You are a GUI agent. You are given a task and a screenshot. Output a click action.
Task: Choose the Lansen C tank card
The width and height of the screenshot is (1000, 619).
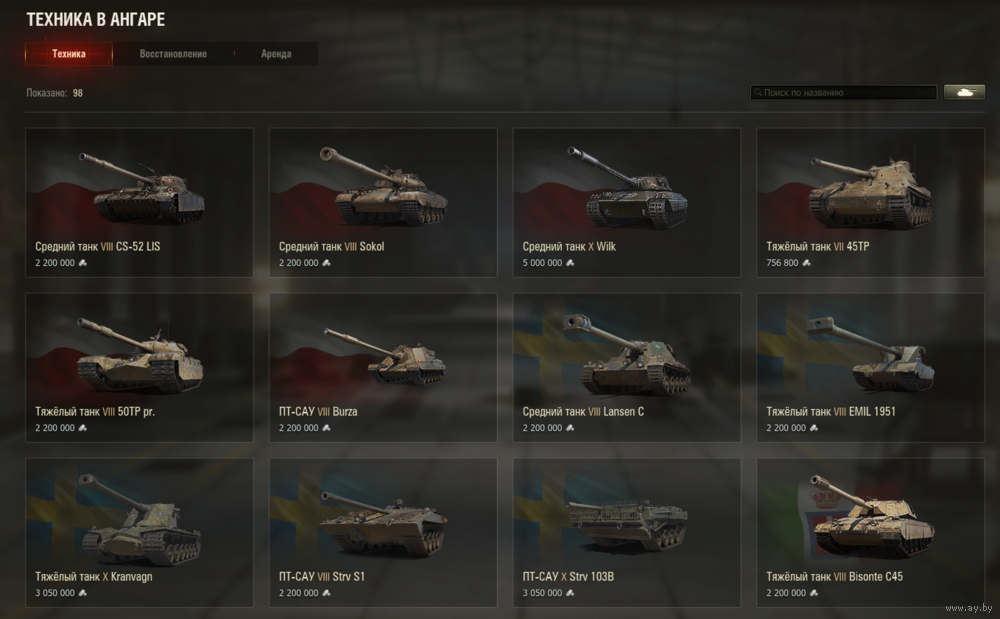coord(627,367)
